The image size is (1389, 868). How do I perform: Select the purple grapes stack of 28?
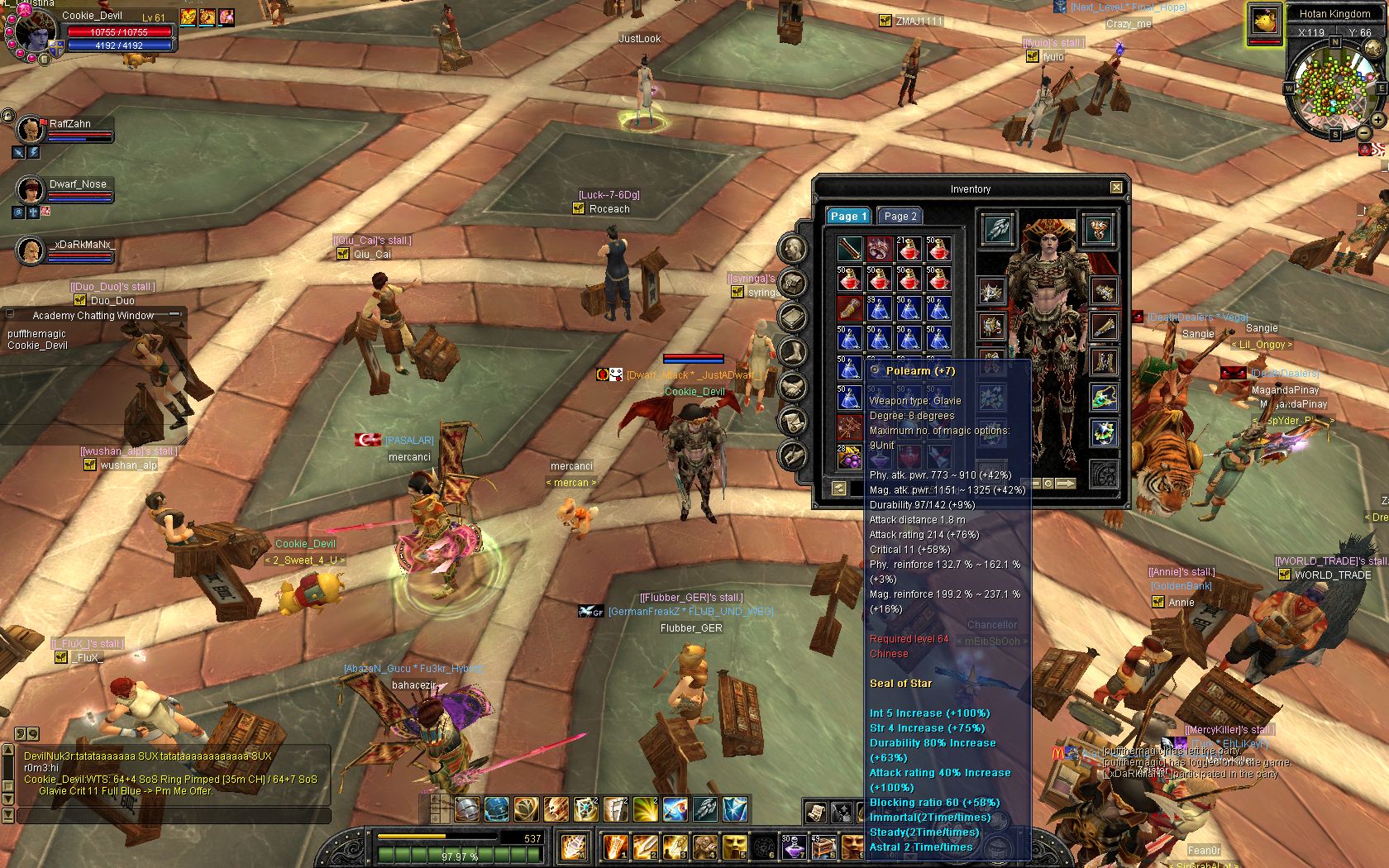(850, 457)
